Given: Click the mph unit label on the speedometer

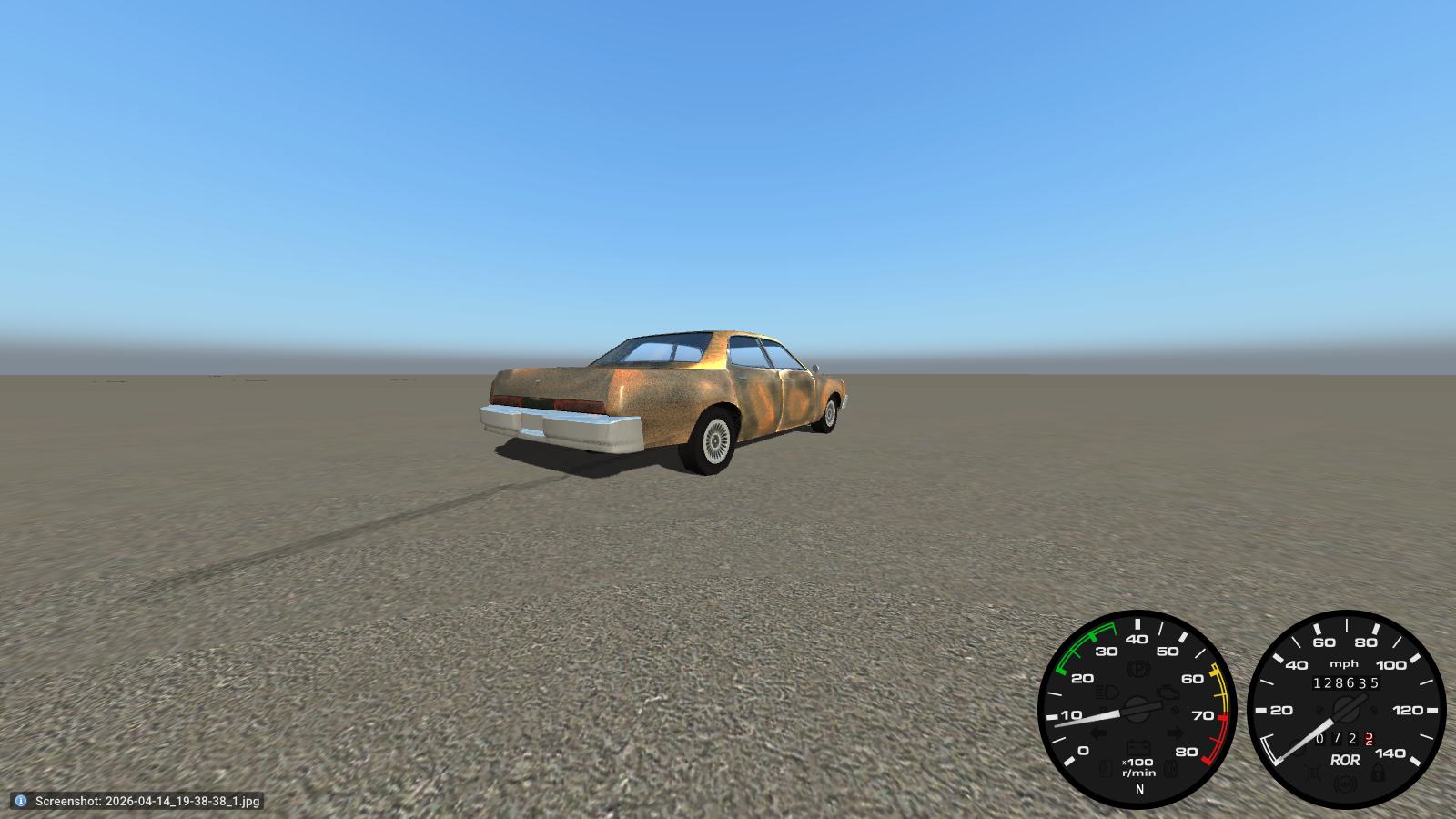Looking at the screenshot, I should 1345,663.
